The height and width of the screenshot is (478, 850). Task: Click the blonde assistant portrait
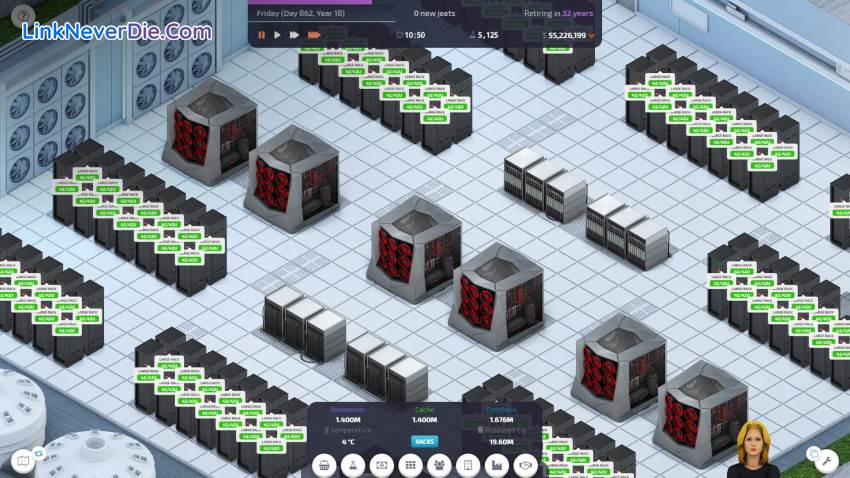tap(758, 450)
